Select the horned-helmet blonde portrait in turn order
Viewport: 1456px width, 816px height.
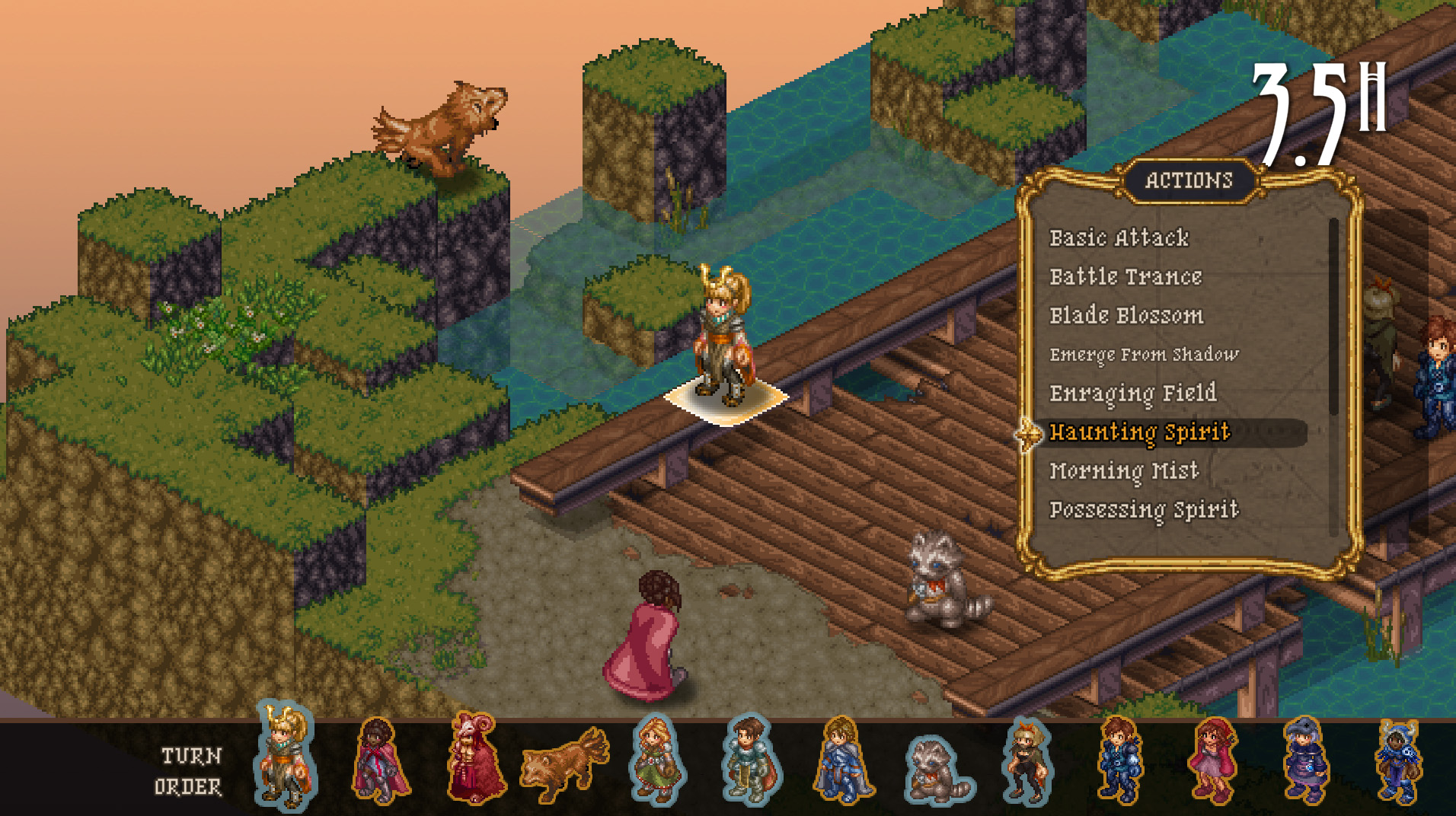[284, 756]
